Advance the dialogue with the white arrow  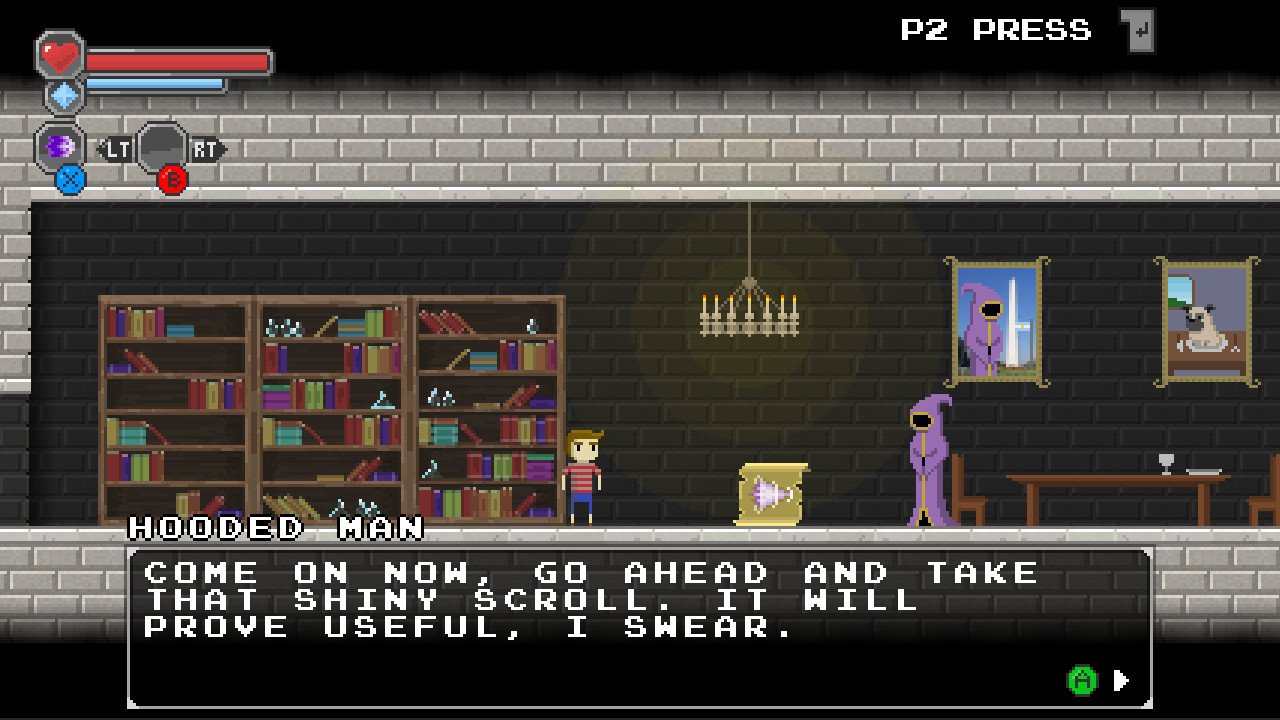[x=1121, y=681]
